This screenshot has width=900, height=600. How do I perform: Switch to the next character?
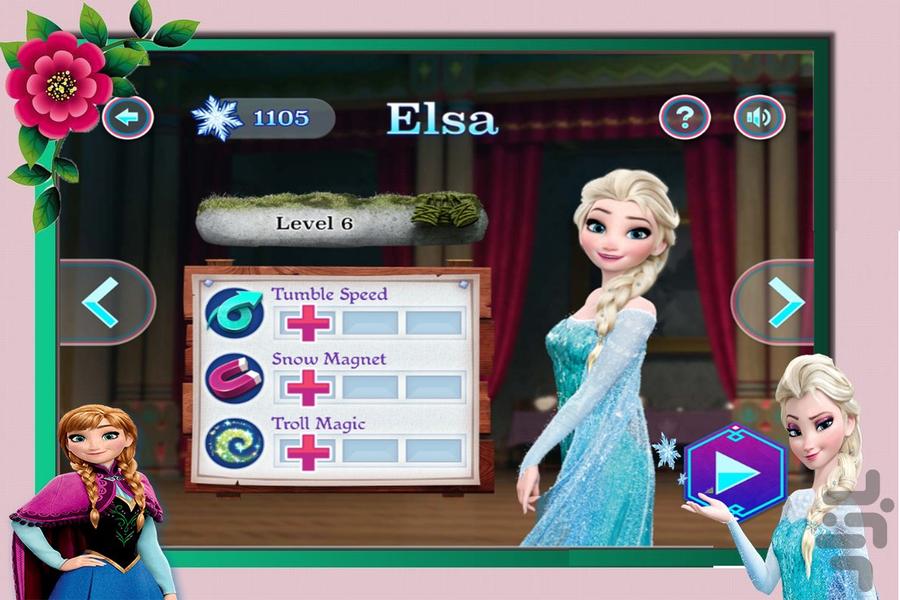click(783, 300)
